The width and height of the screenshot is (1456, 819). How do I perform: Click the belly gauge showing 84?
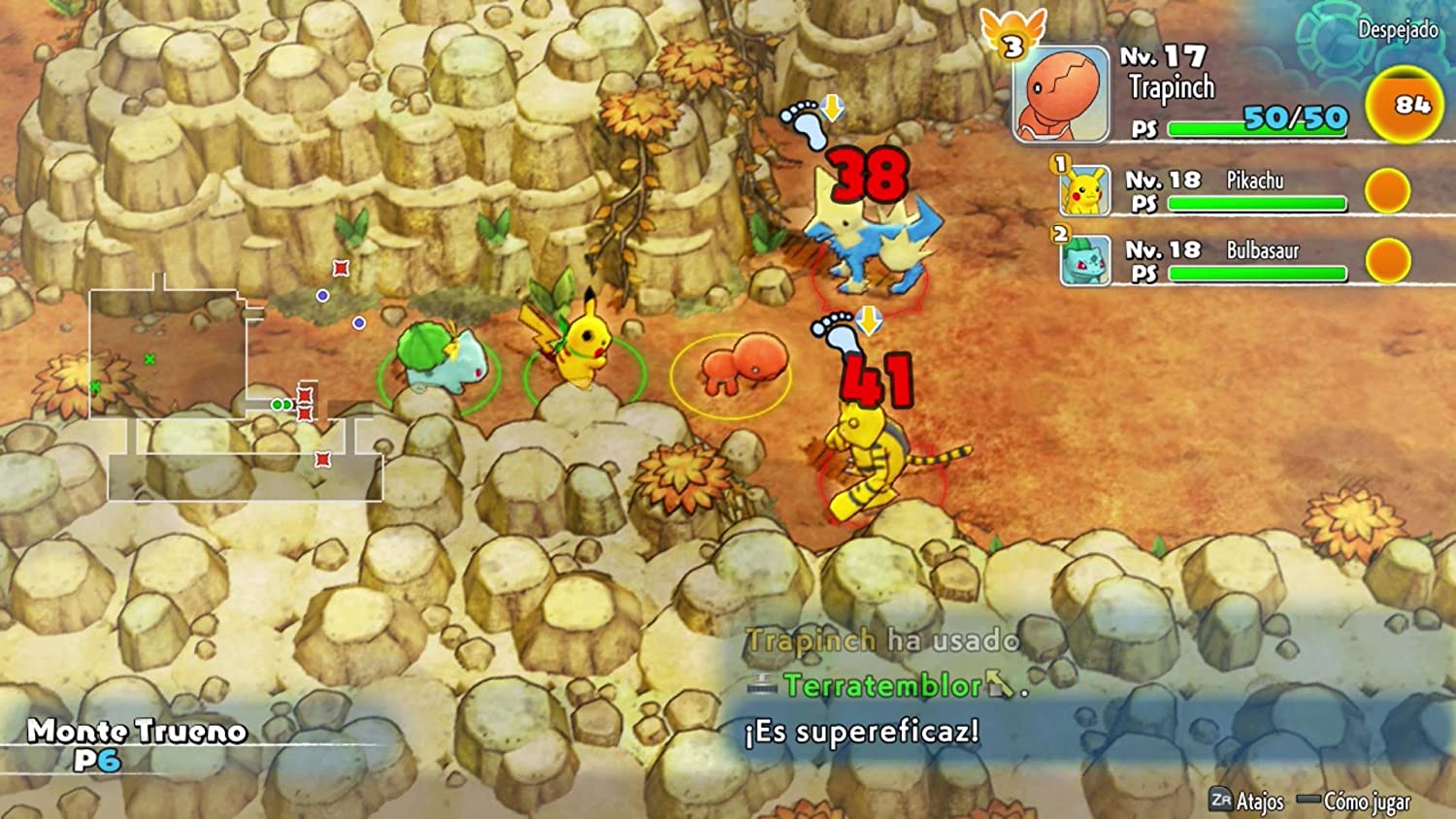click(1403, 106)
